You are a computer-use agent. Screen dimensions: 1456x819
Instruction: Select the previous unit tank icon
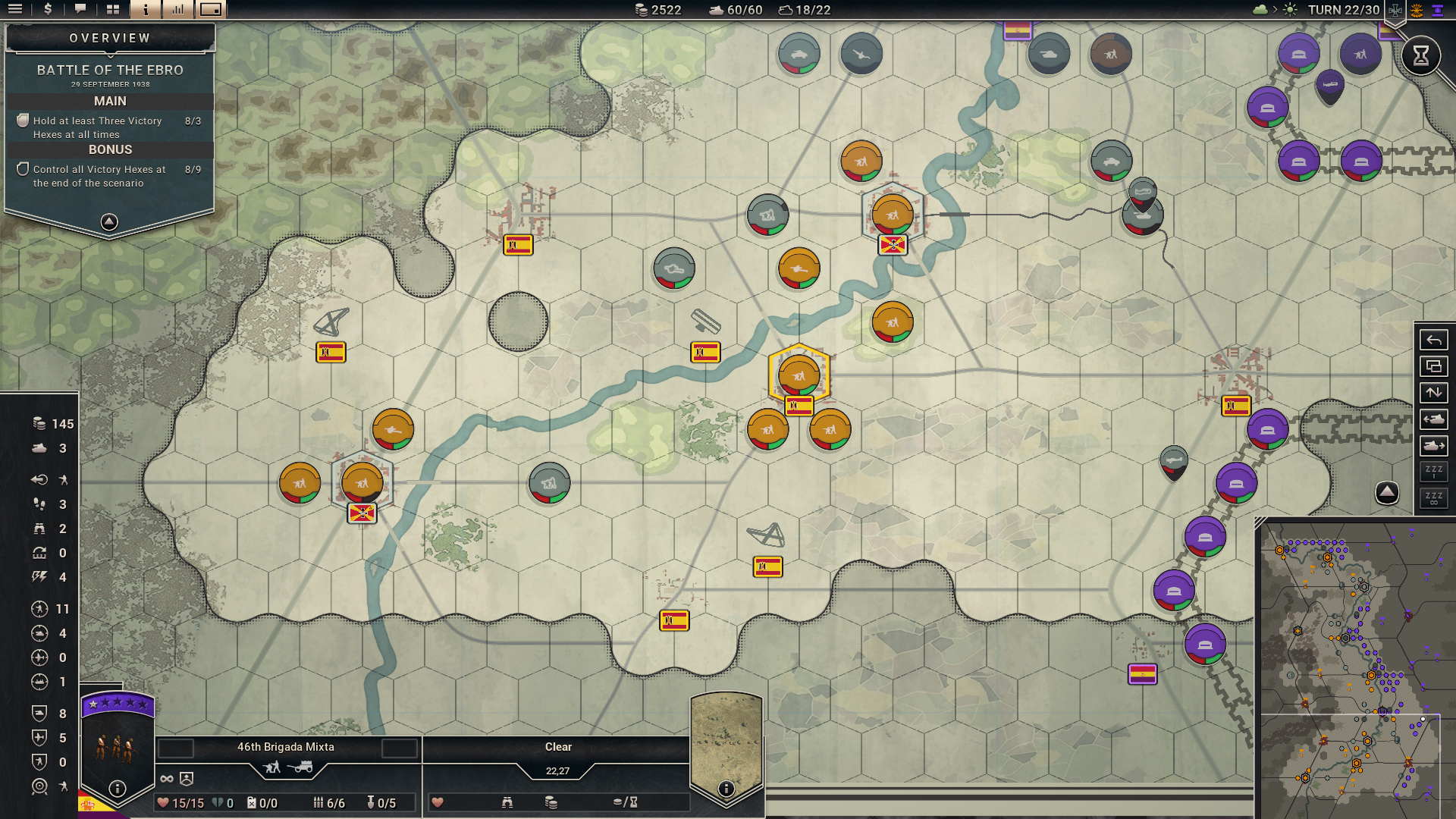click(1434, 419)
